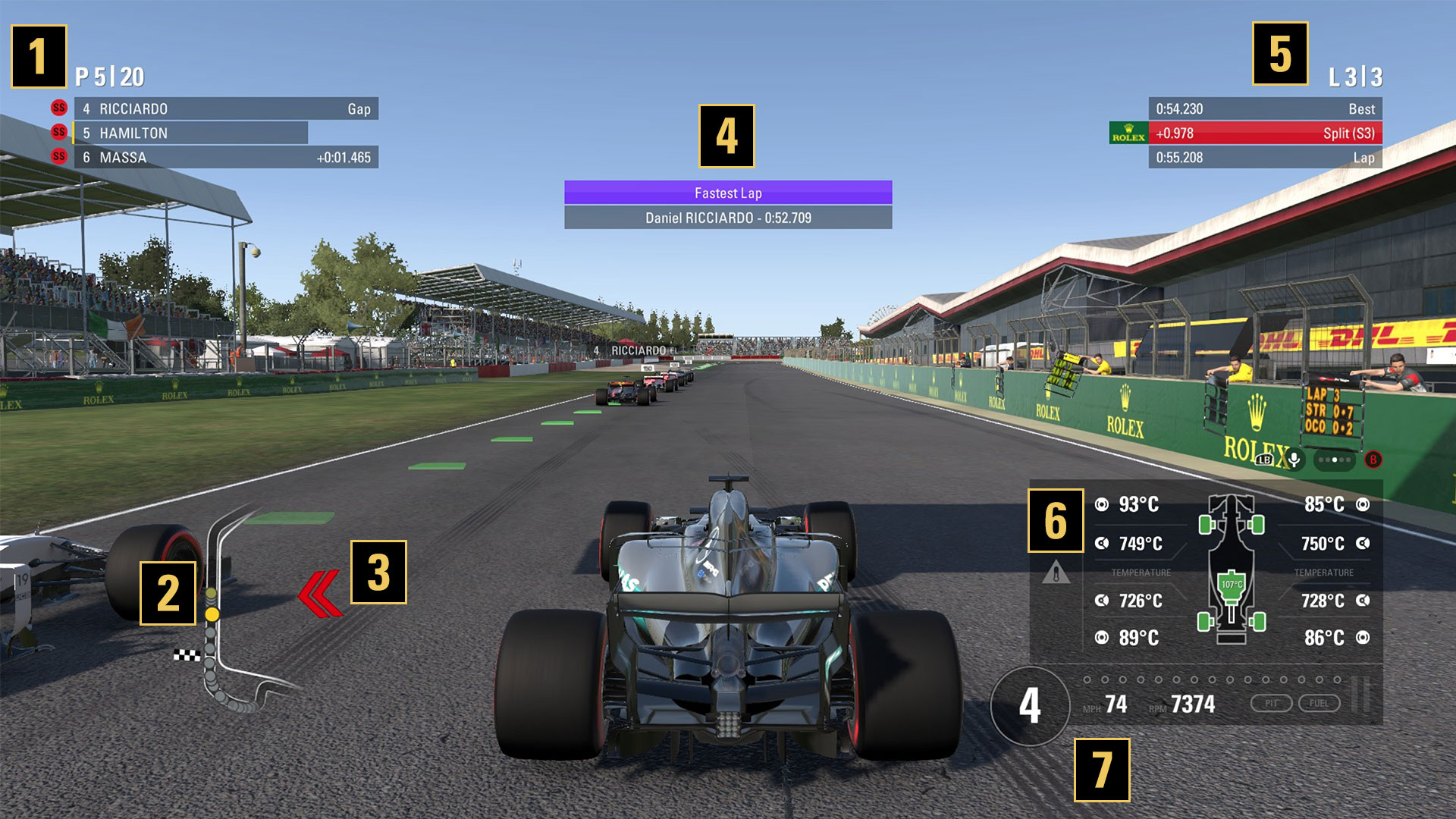Select the rear-right tyre surface temp icon

1363,636
